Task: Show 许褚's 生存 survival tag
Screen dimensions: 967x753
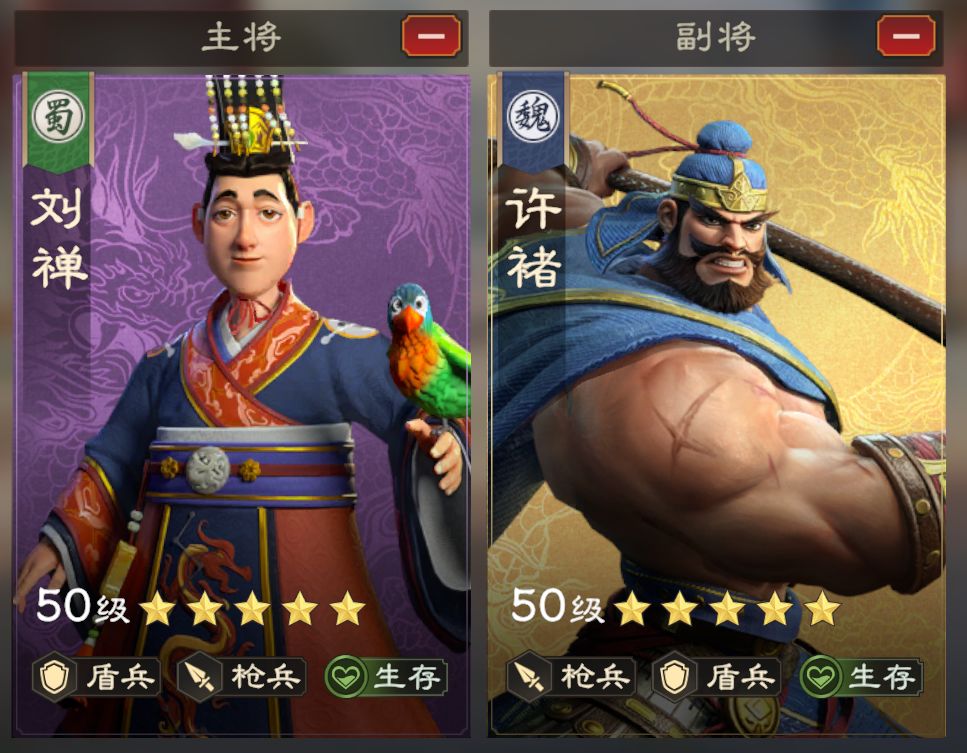Action: (861, 677)
